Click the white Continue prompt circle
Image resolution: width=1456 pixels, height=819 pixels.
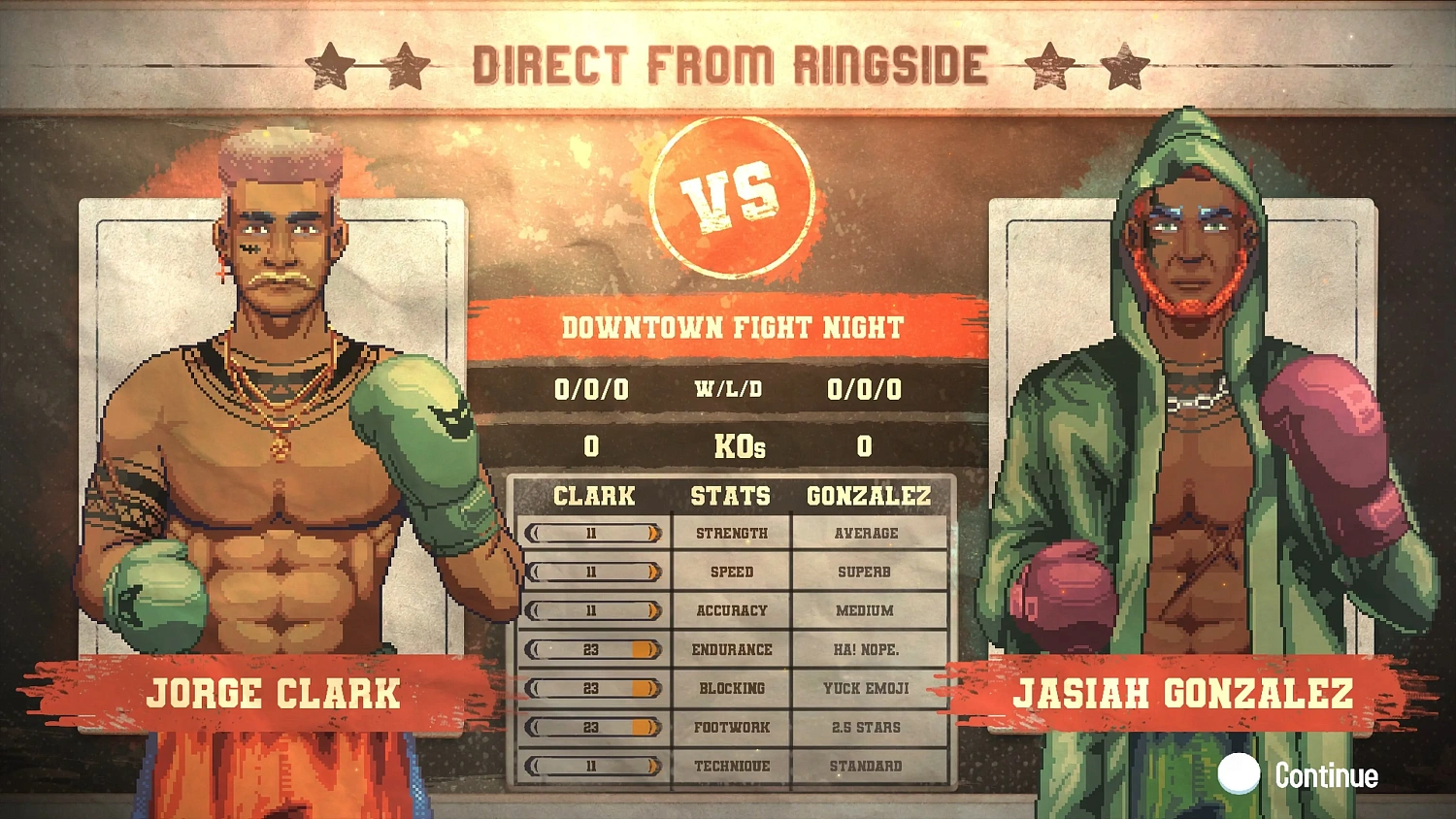point(1240,775)
